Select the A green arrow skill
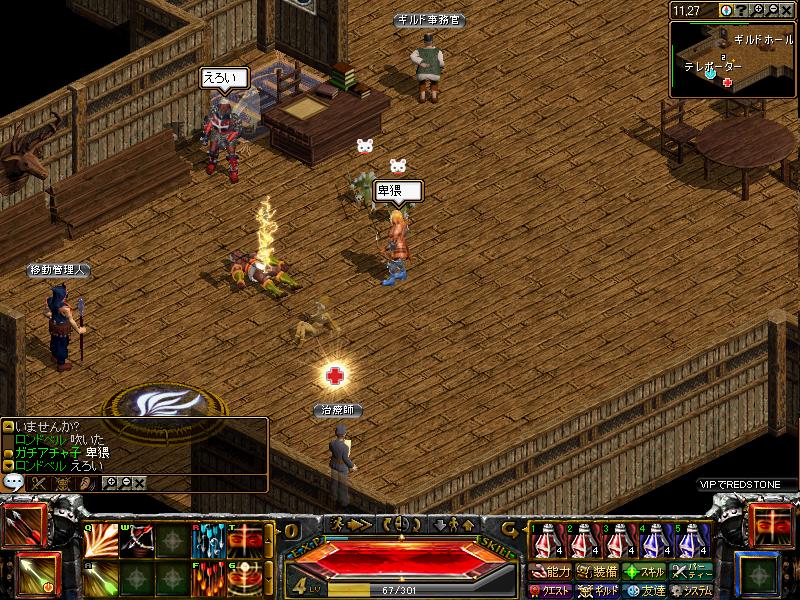800x600 pixels. [x=99, y=578]
